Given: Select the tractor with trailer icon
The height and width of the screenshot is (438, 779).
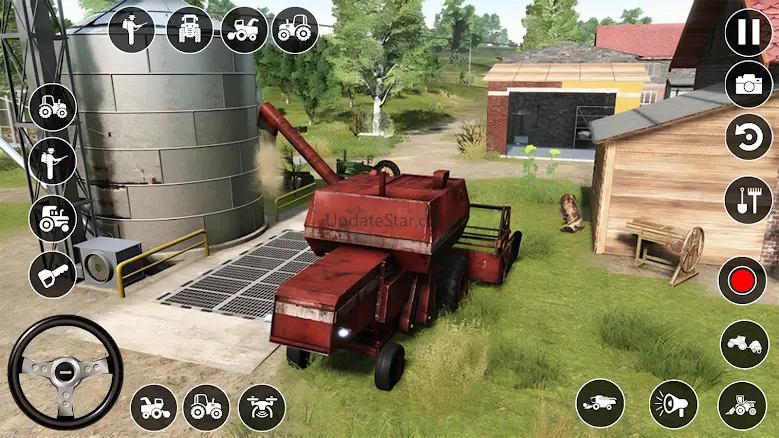Looking at the screenshot, I should coord(744,344).
